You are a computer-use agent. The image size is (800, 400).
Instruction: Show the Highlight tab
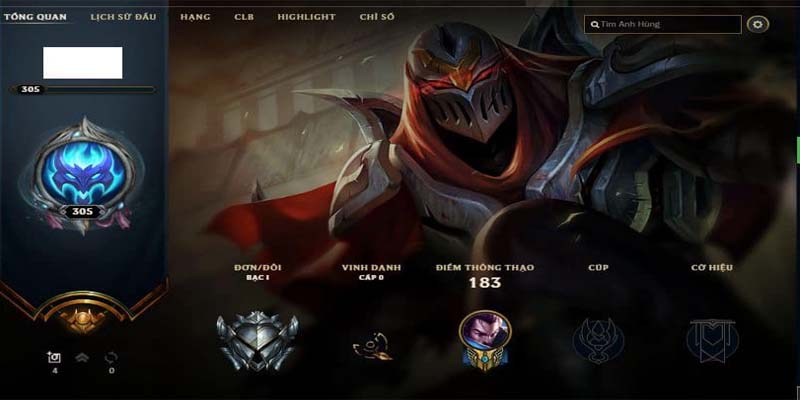pos(306,17)
